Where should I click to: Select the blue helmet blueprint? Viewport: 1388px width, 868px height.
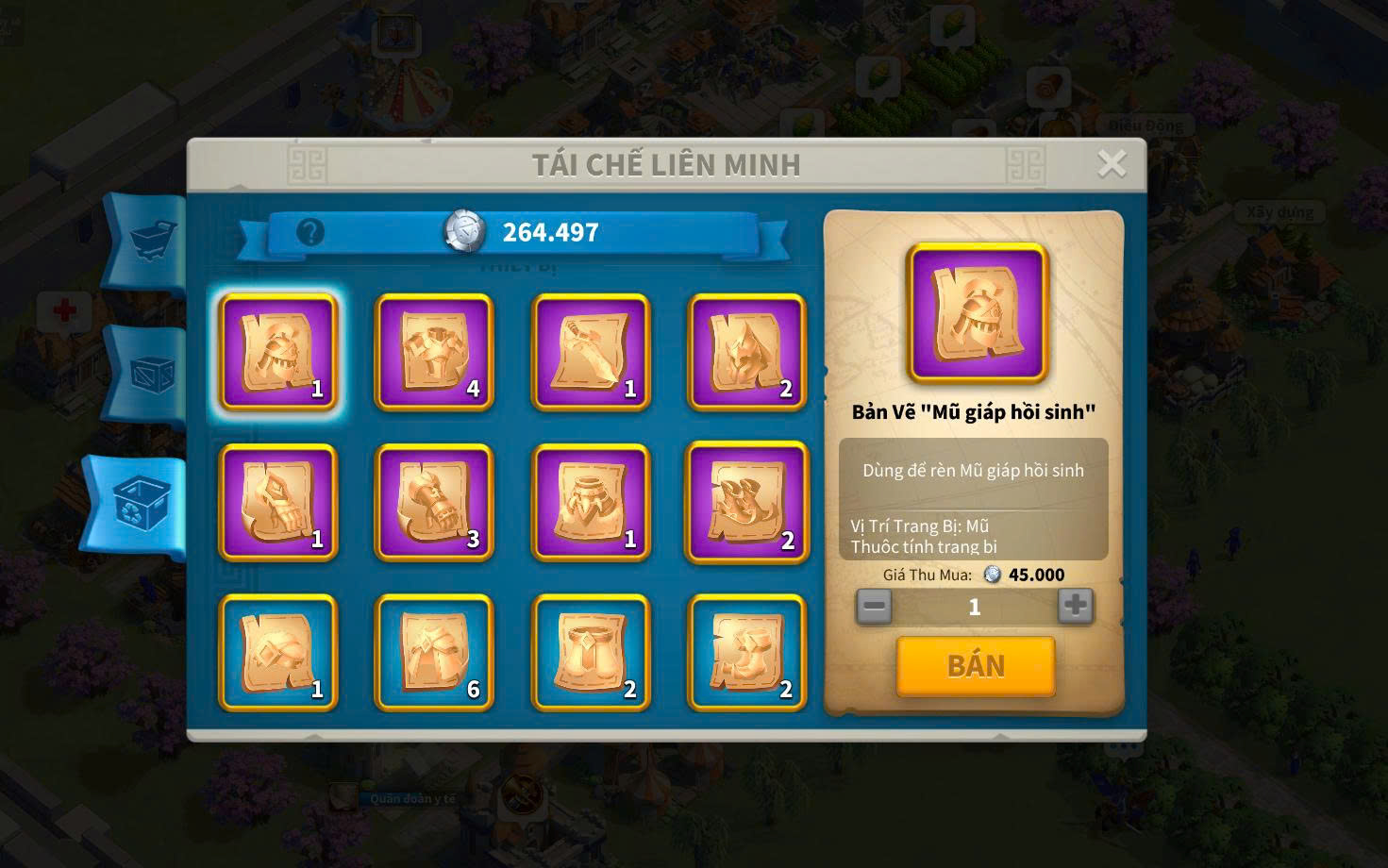(x=278, y=652)
